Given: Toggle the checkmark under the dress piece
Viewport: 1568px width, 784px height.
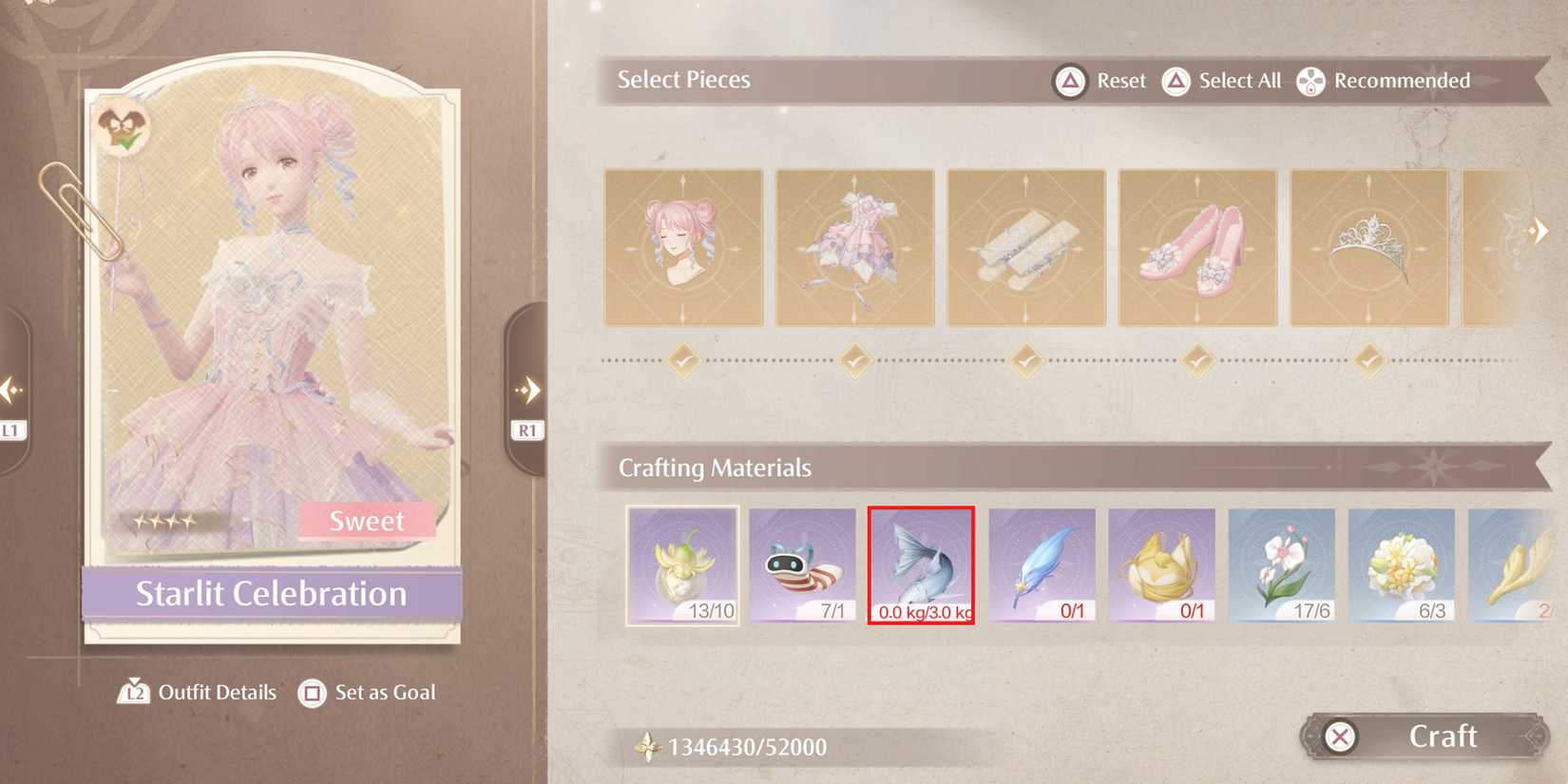Looking at the screenshot, I should click(854, 361).
